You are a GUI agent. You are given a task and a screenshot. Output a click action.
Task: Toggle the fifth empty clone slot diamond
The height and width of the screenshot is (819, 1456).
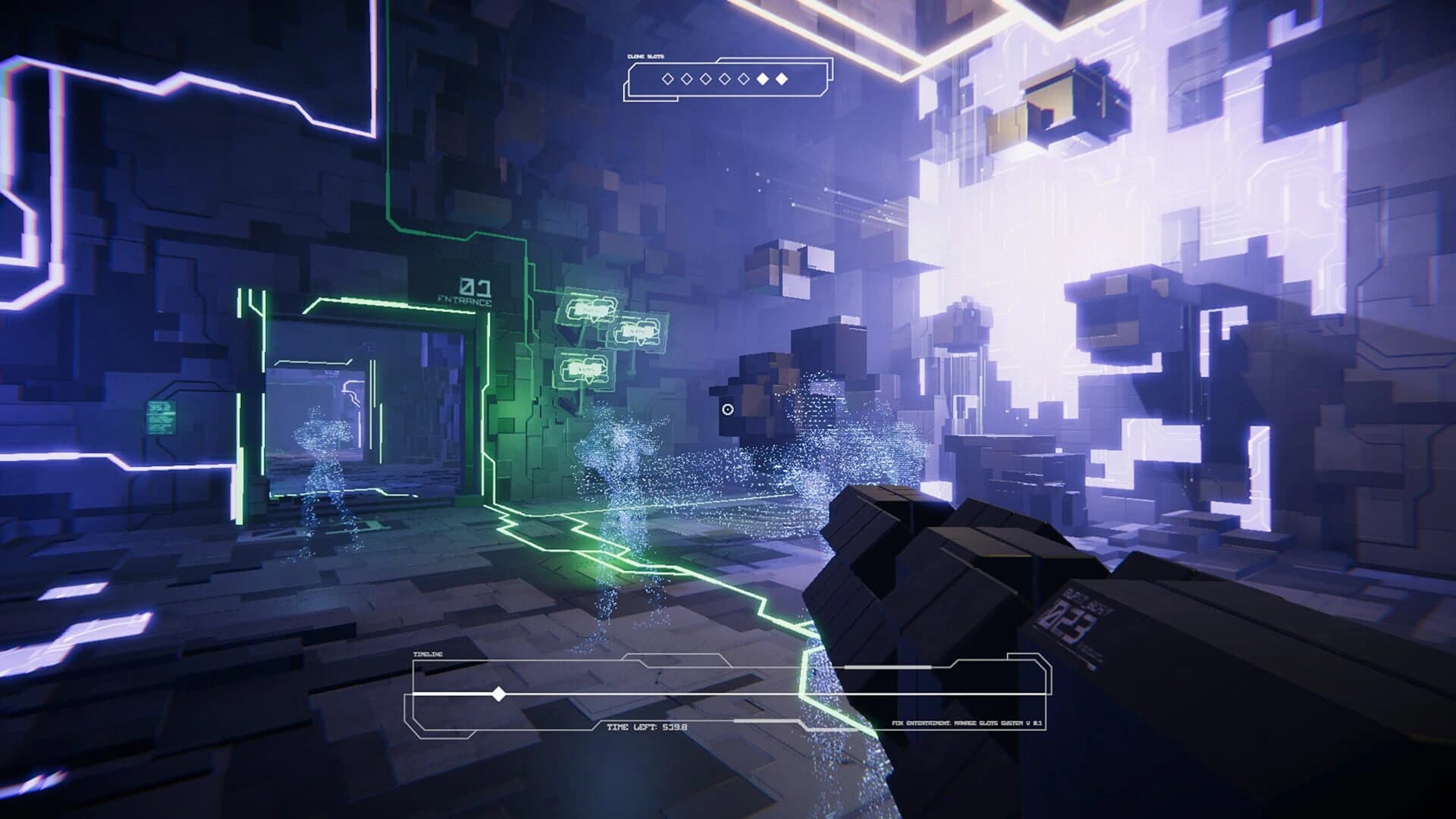click(x=743, y=78)
